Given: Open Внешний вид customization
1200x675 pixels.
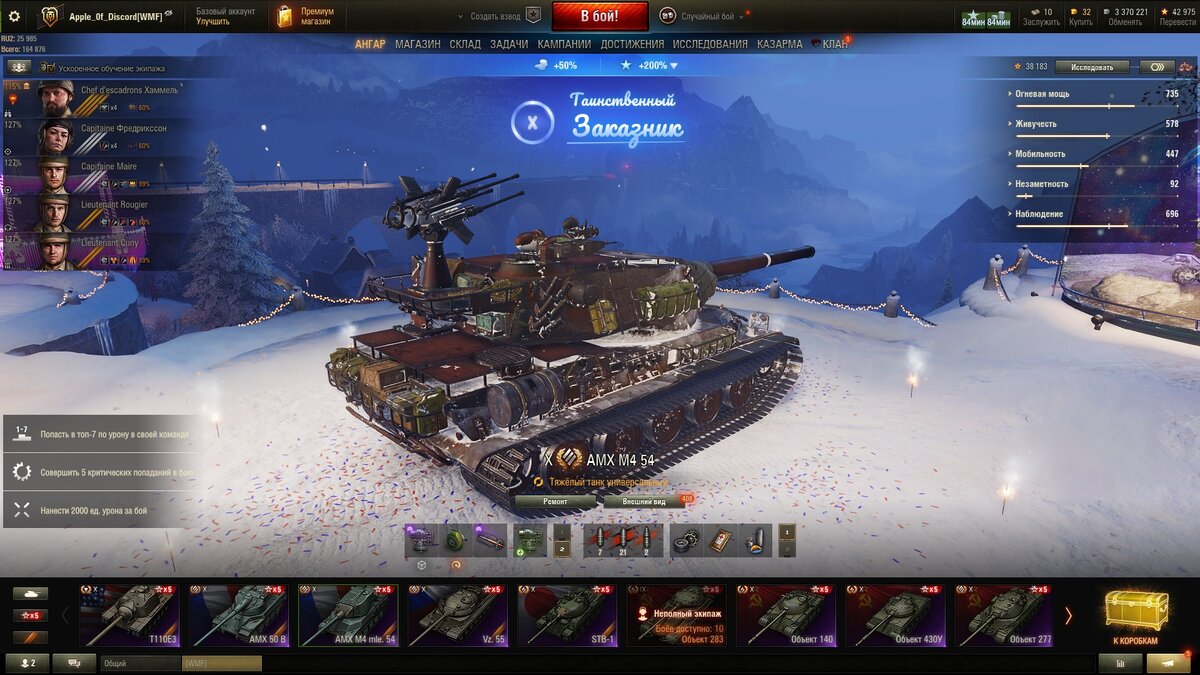Looking at the screenshot, I should (644, 501).
